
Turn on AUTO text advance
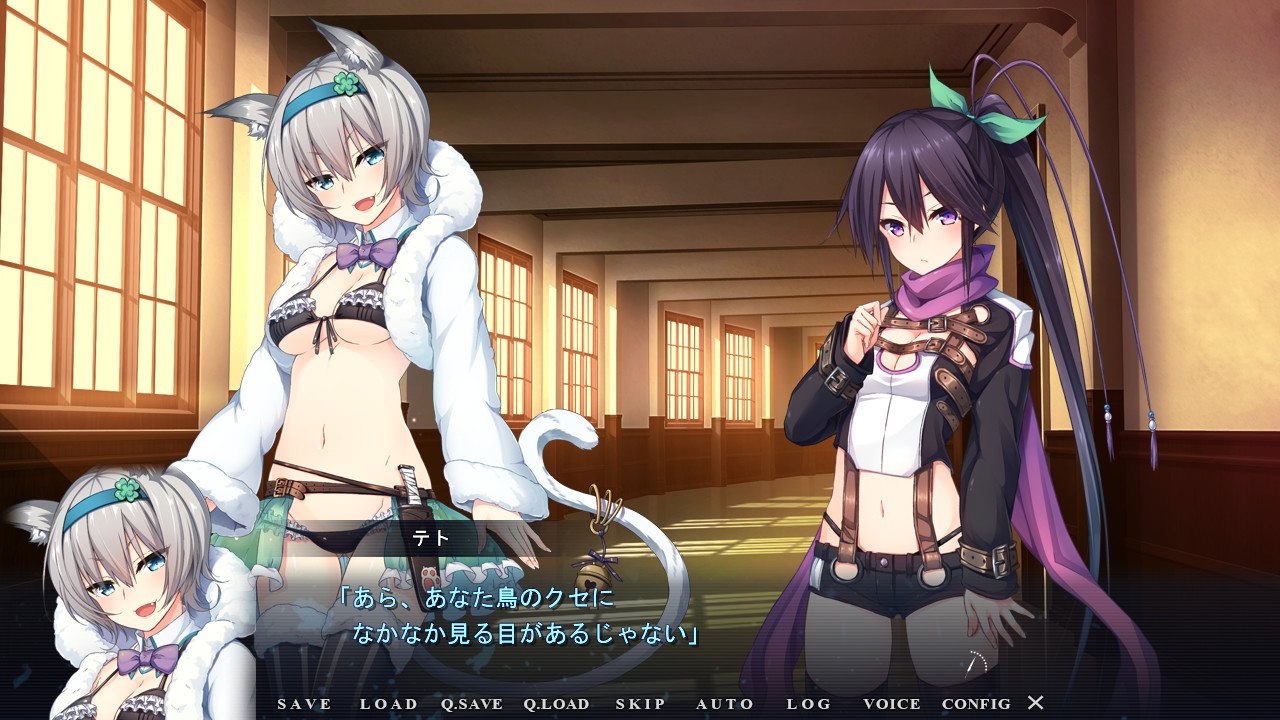click(725, 704)
